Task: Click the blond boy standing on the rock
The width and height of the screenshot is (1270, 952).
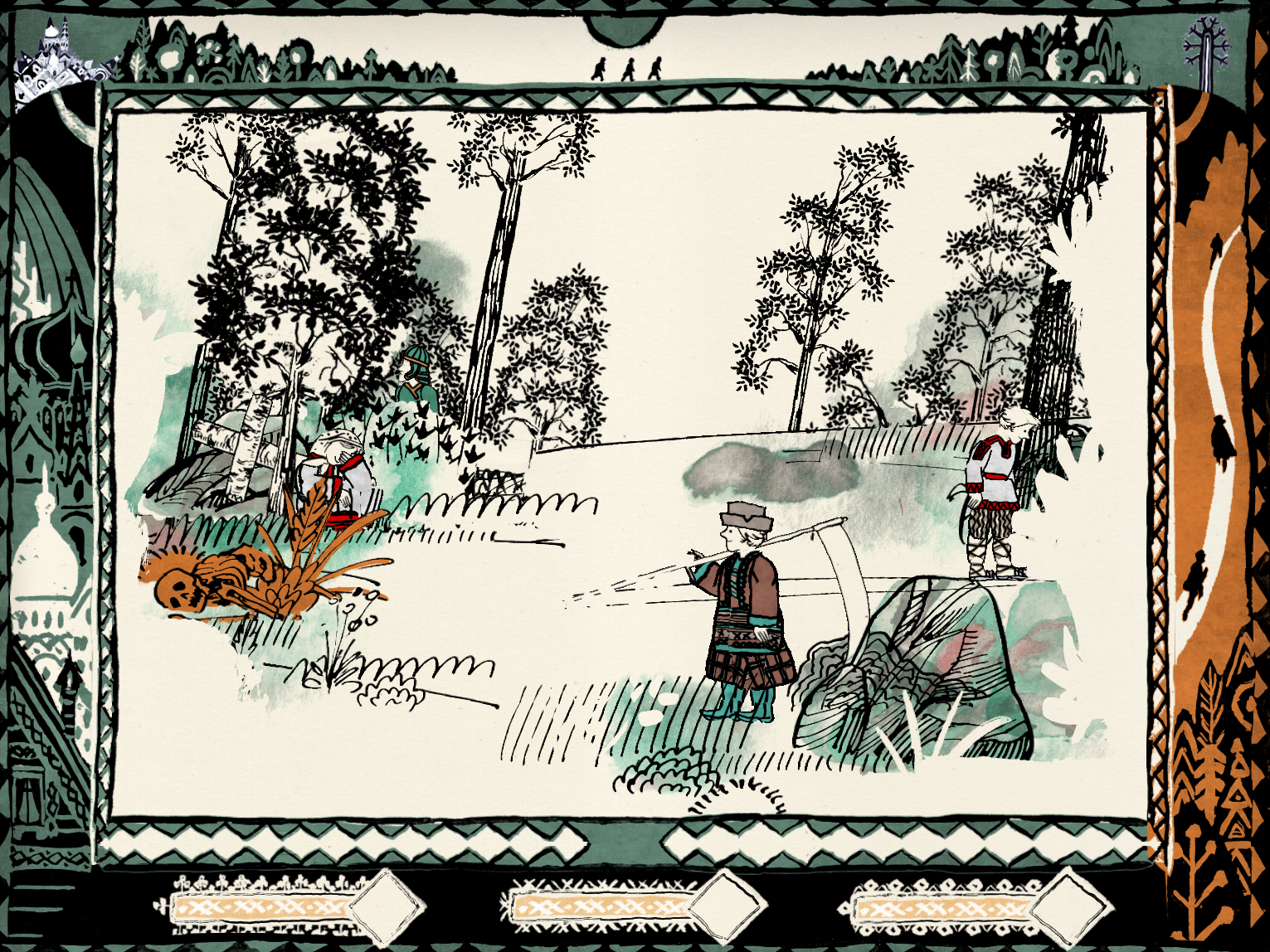Action: [994, 489]
